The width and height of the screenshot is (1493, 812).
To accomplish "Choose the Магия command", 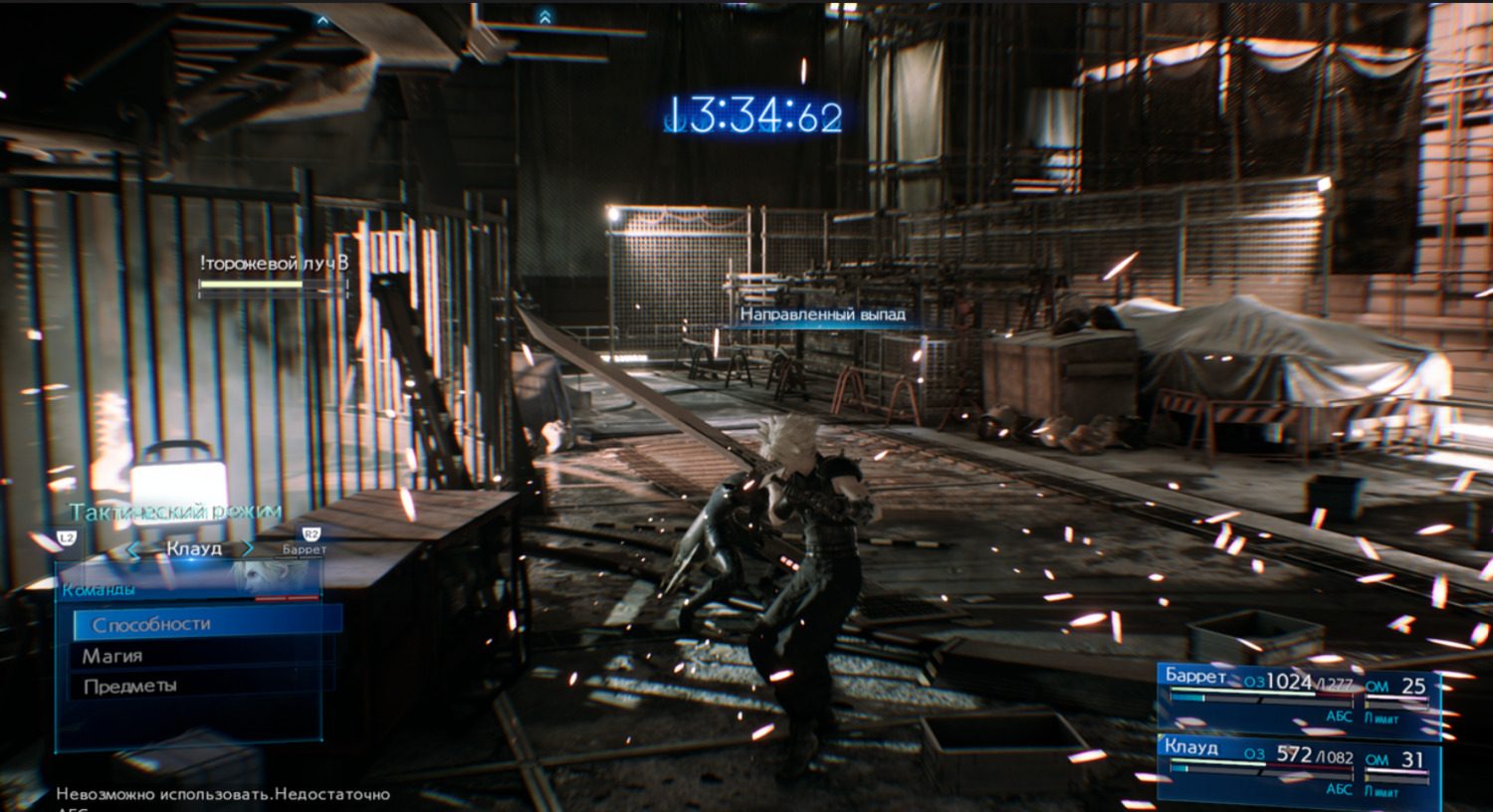I will click(199, 656).
